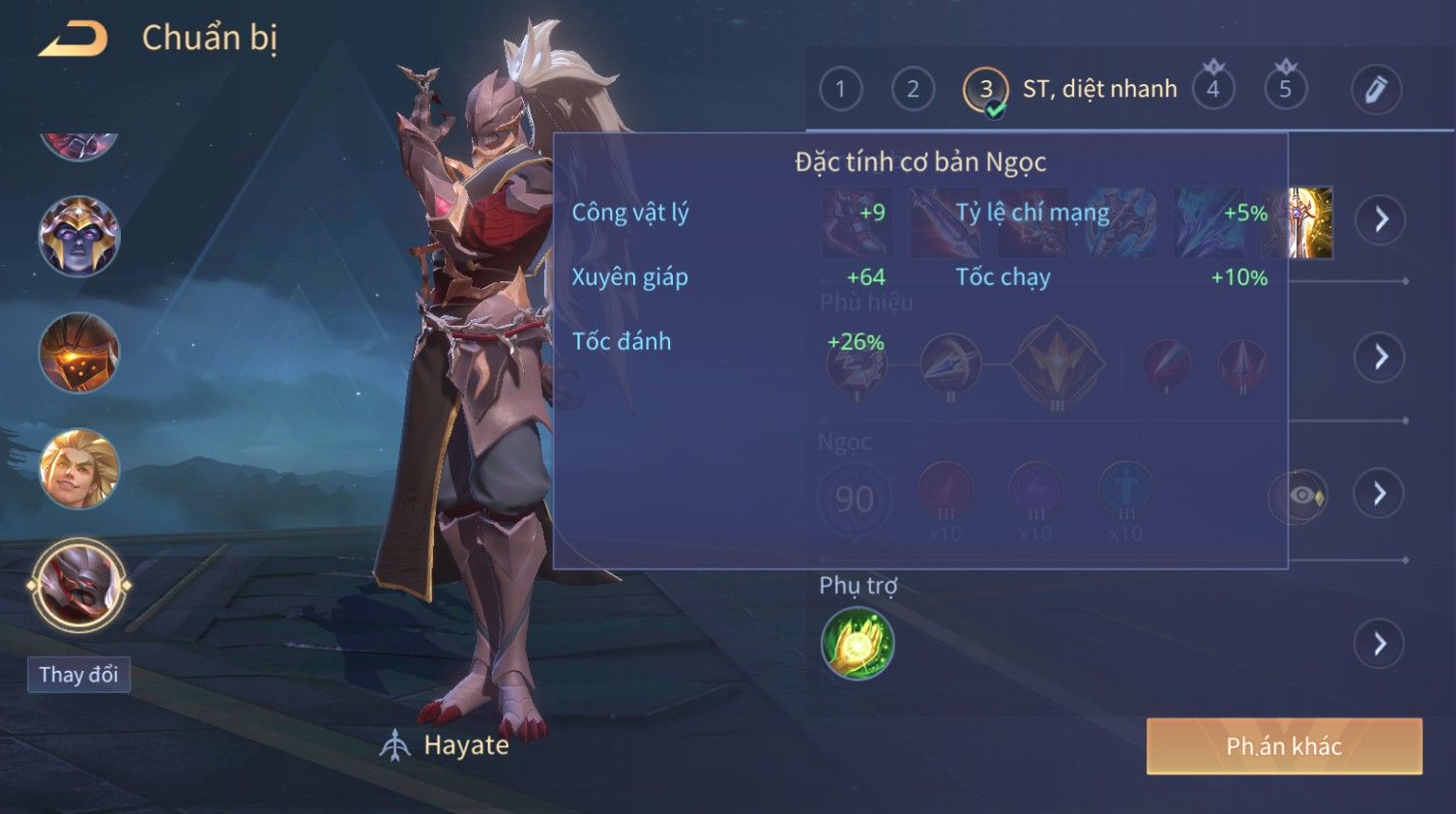Screen dimensions: 1456x814
Task: Switch to loadout preset 1
Action: pyautogui.click(x=840, y=90)
